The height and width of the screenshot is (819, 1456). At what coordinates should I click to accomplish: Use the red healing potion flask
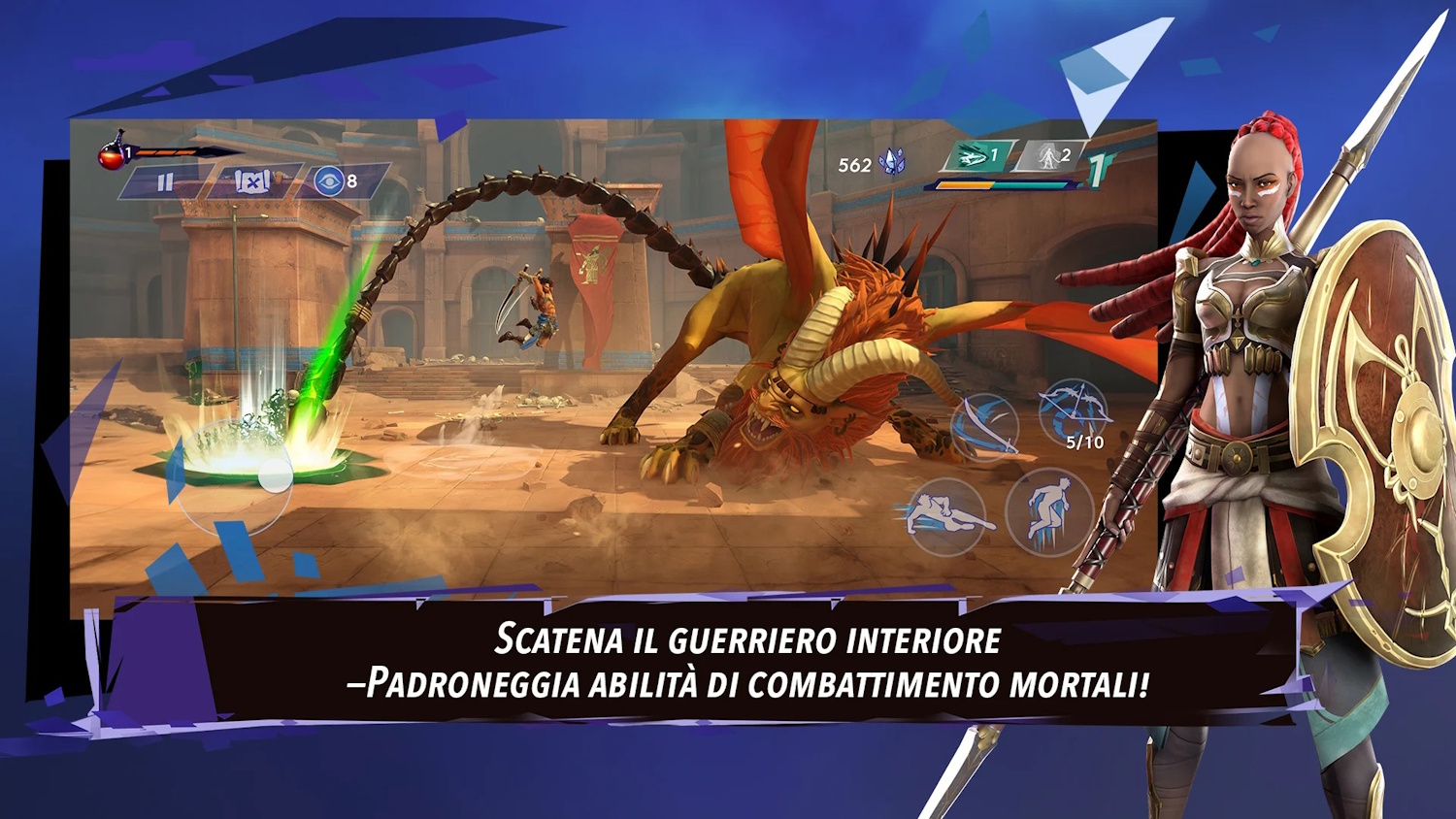(x=113, y=153)
